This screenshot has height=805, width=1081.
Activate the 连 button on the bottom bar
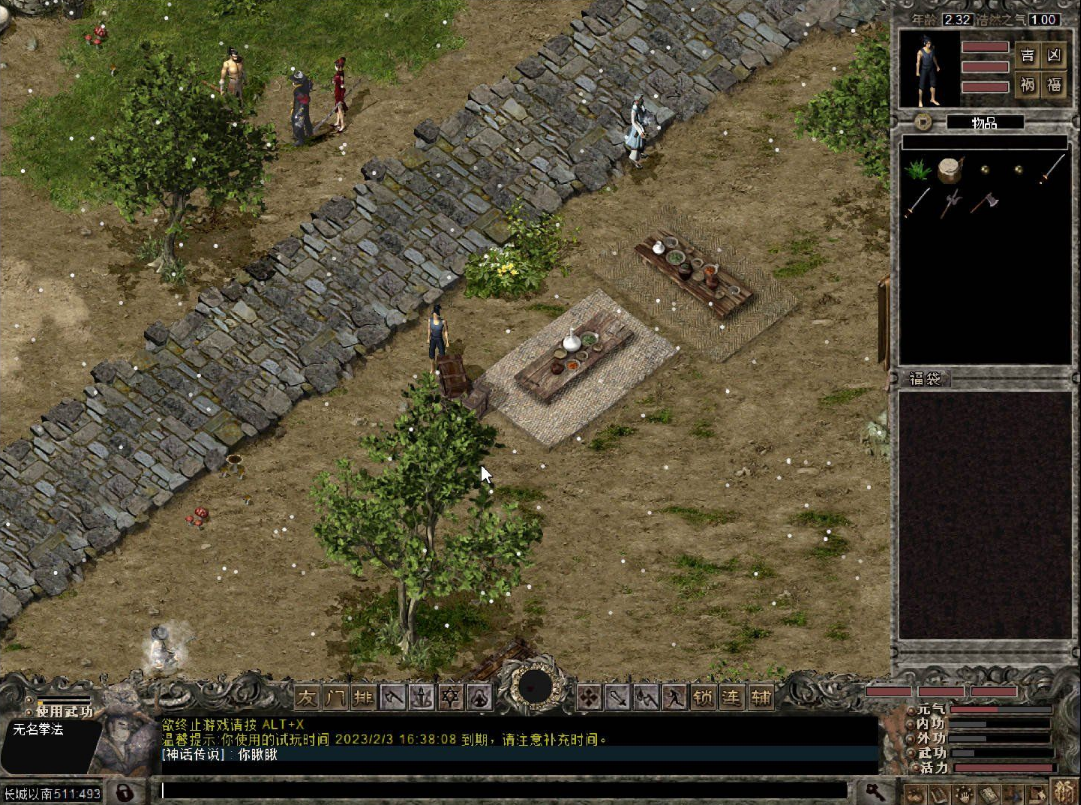tap(733, 696)
